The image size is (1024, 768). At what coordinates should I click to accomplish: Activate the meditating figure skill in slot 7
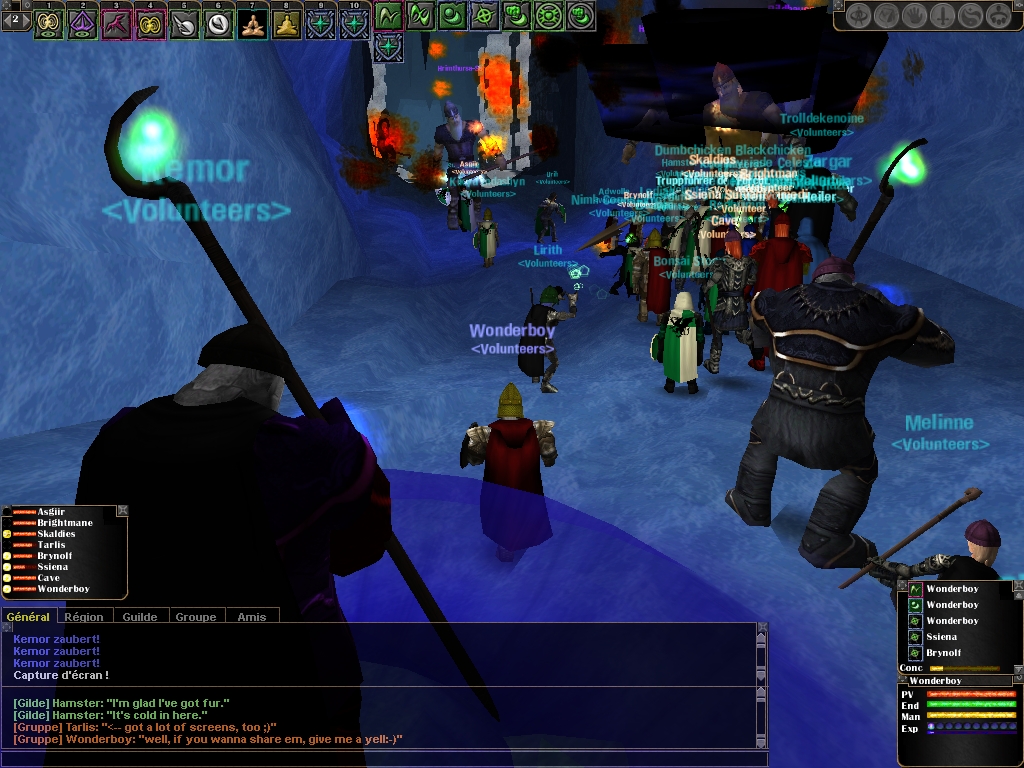[x=253, y=21]
